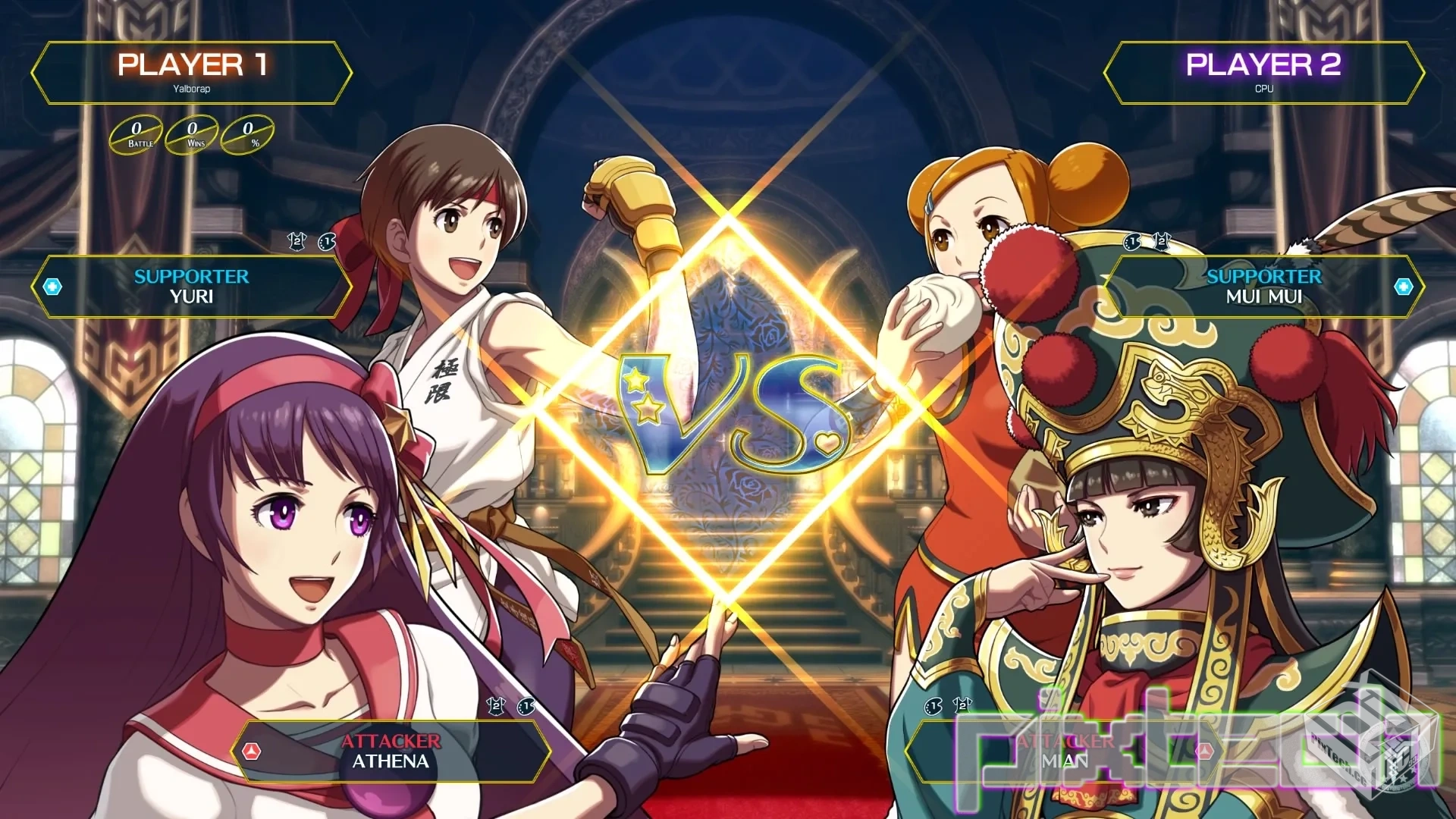Screen dimensions: 1456x819
Task: Choose the Supporter Mui Mui panel
Action: coord(1263,287)
